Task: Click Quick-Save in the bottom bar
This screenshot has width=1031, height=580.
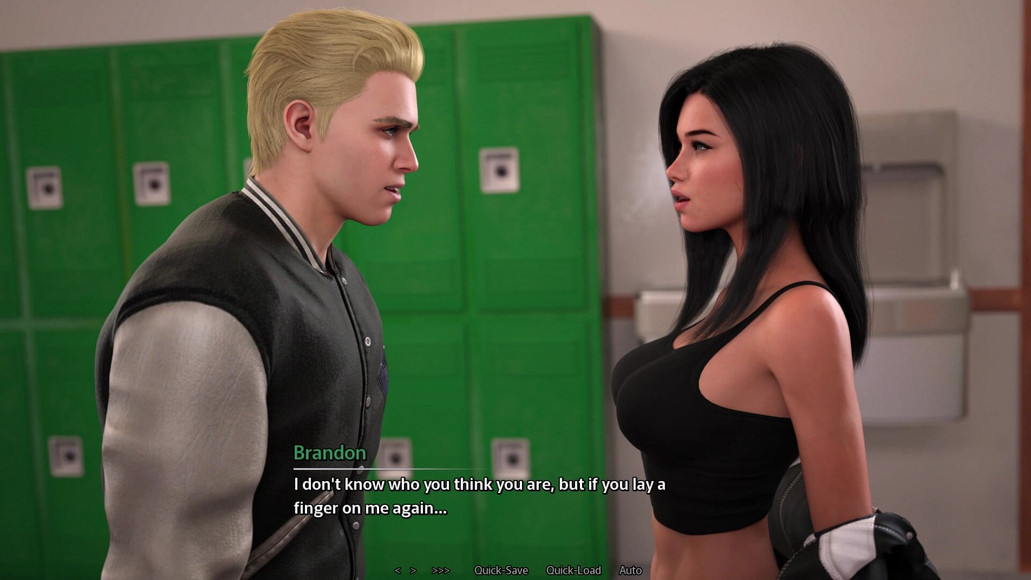Action: pyautogui.click(x=501, y=570)
